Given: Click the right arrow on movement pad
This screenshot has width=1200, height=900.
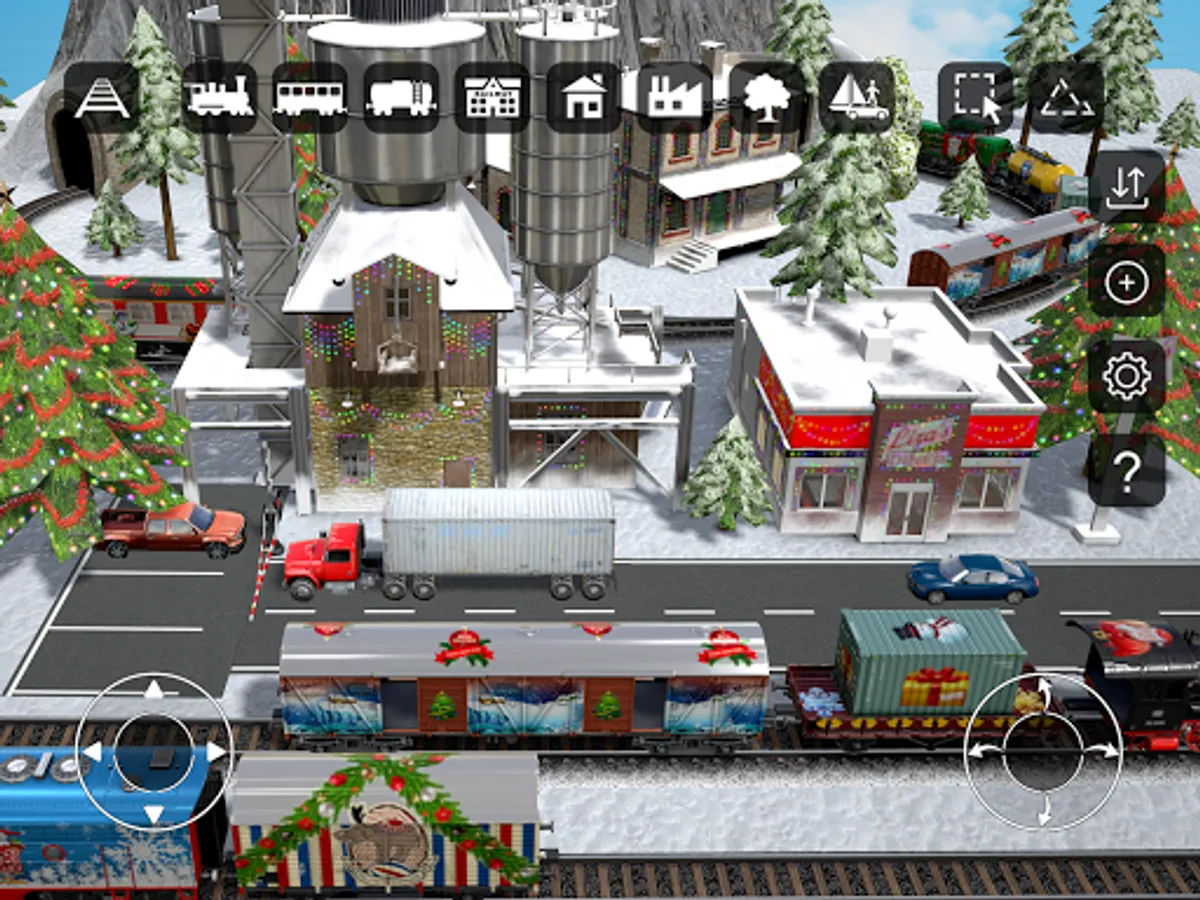Looking at the screenshot, I should coord(215,751).
